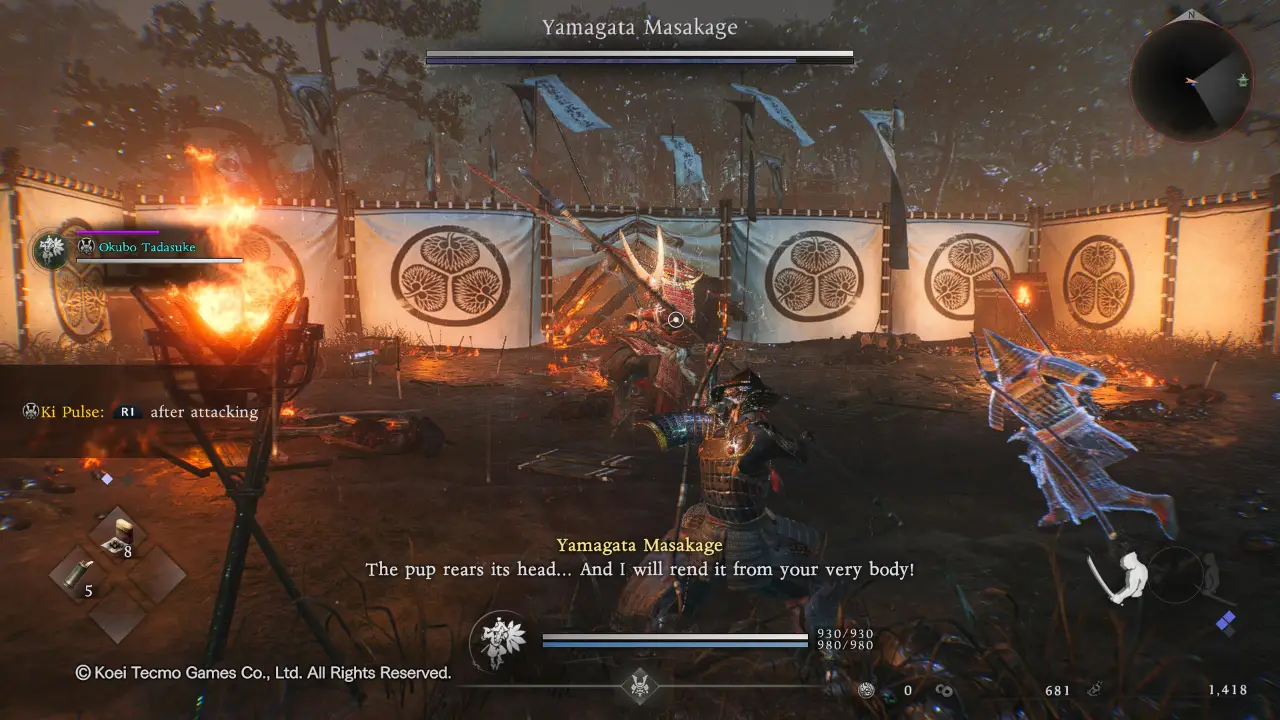Select Okubo Tadasuke's companion portrait

tap(51, 250)
